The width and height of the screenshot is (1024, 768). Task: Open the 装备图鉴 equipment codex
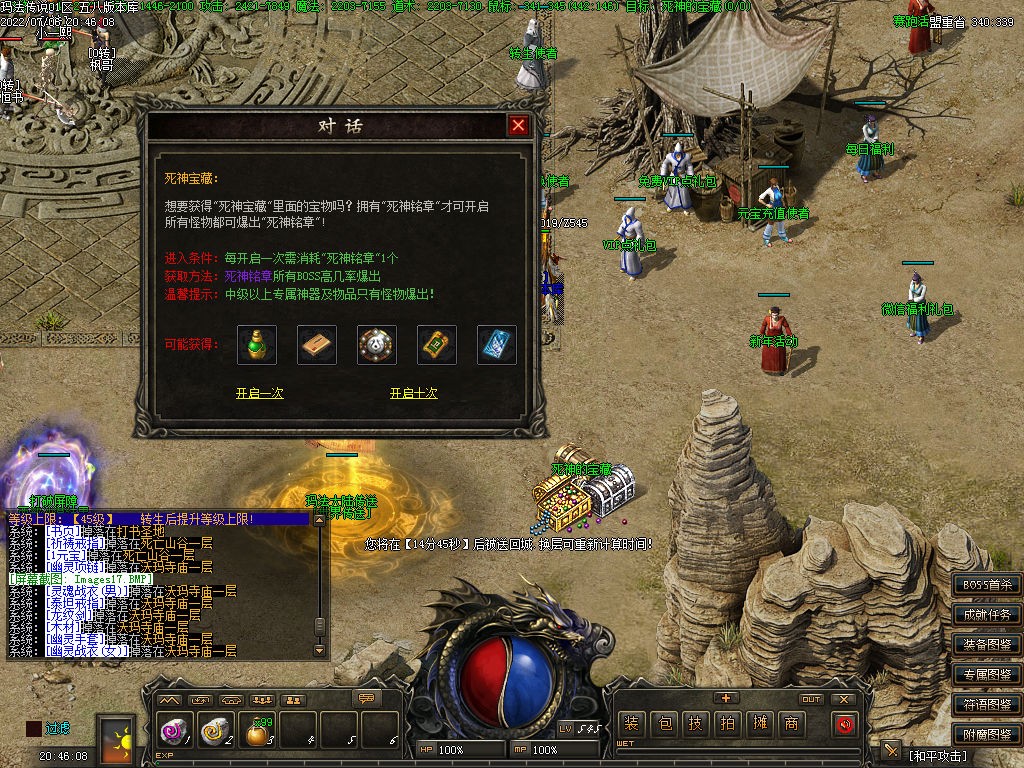coord(987,645)
